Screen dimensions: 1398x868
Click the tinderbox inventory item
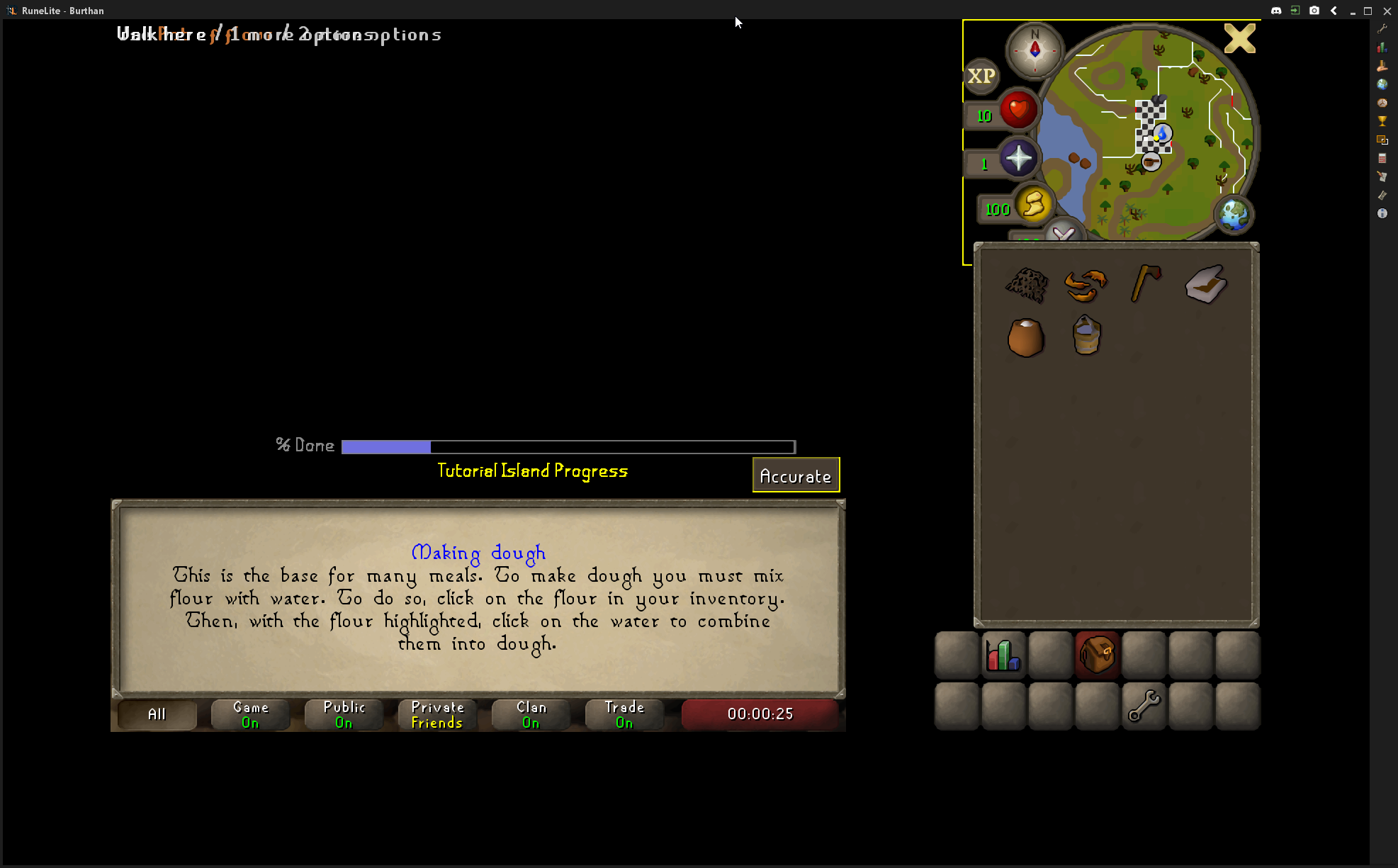pos(1205,284)
